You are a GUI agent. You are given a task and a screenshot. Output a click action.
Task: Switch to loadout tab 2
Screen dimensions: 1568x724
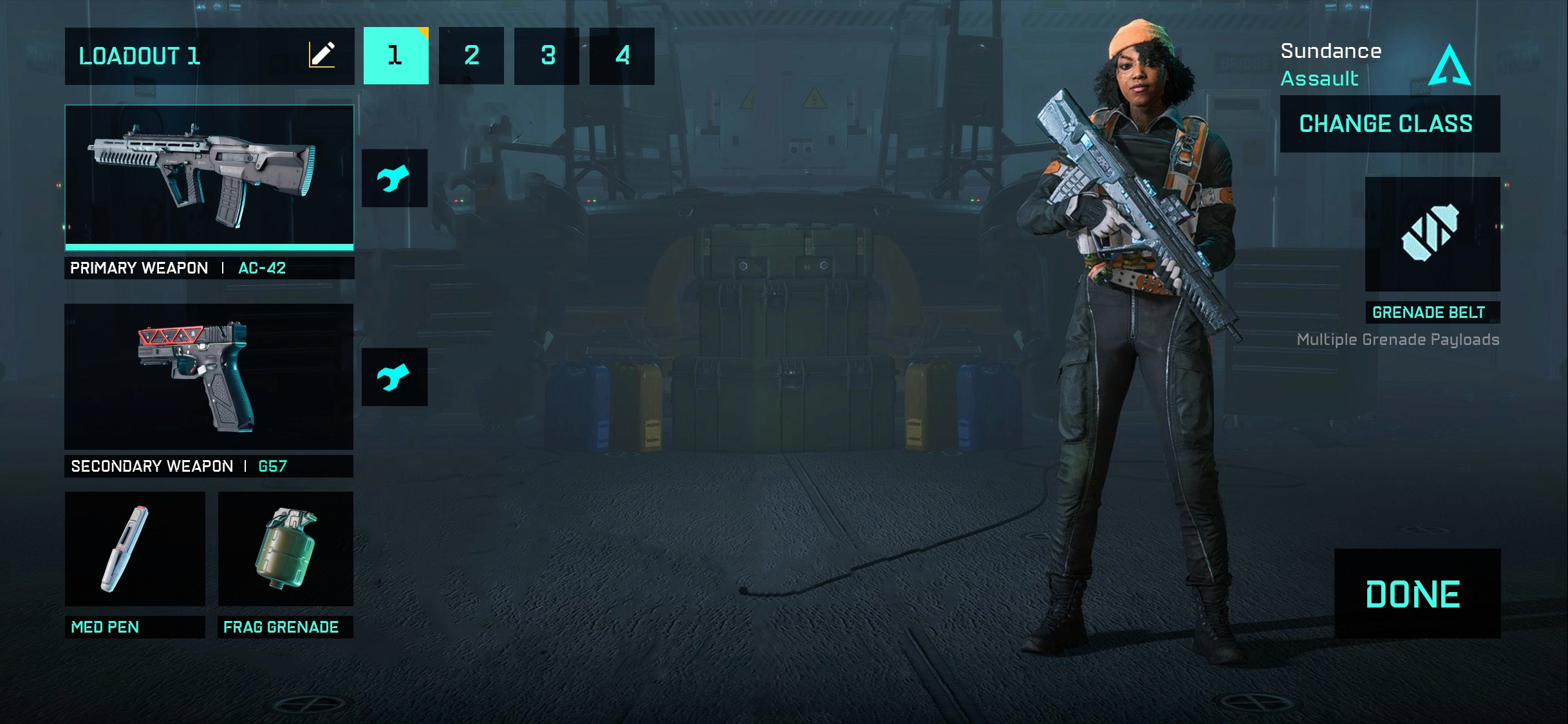point(471,56)
